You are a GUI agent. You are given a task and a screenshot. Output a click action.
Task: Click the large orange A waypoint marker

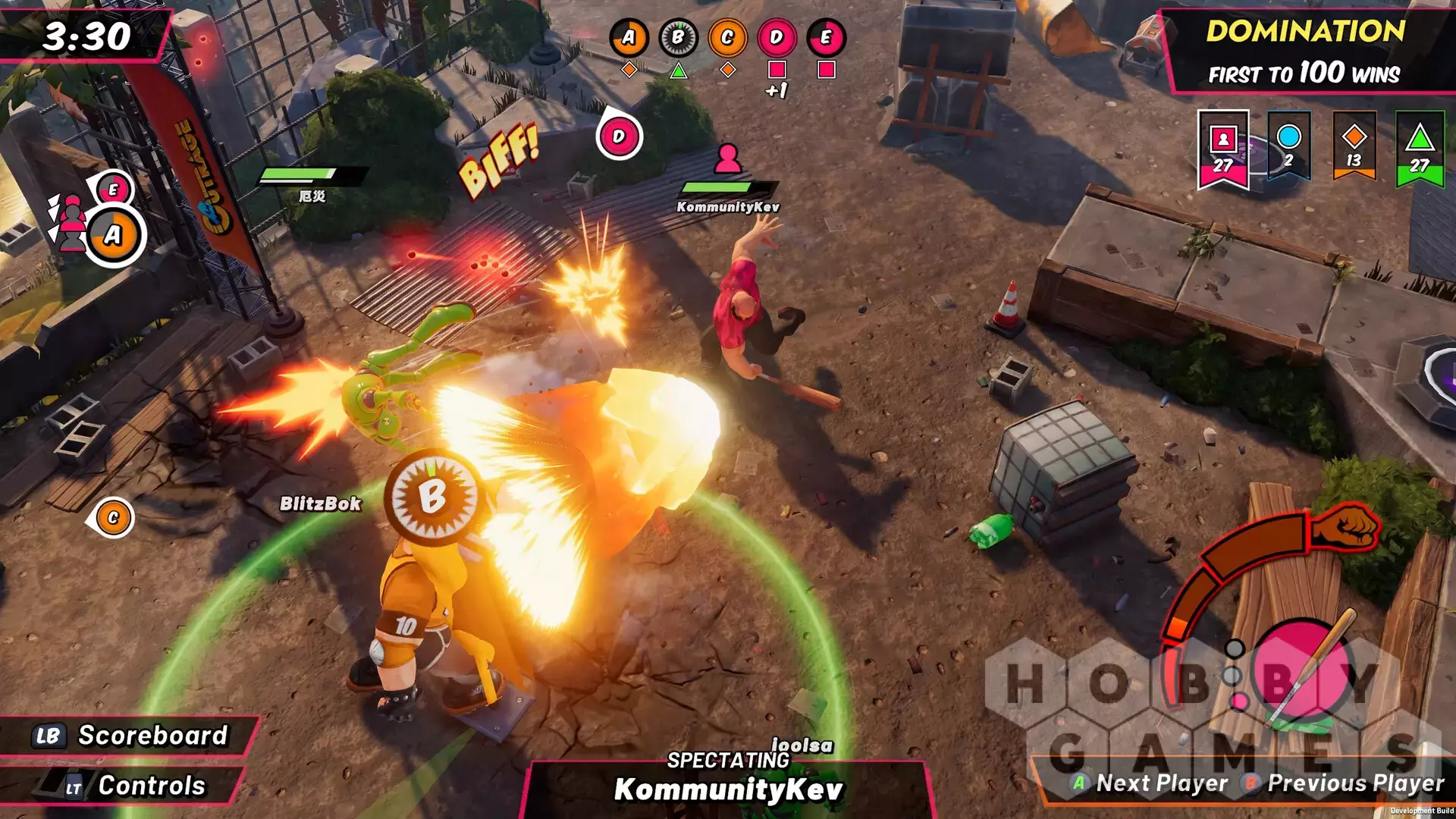coord(113,236)
